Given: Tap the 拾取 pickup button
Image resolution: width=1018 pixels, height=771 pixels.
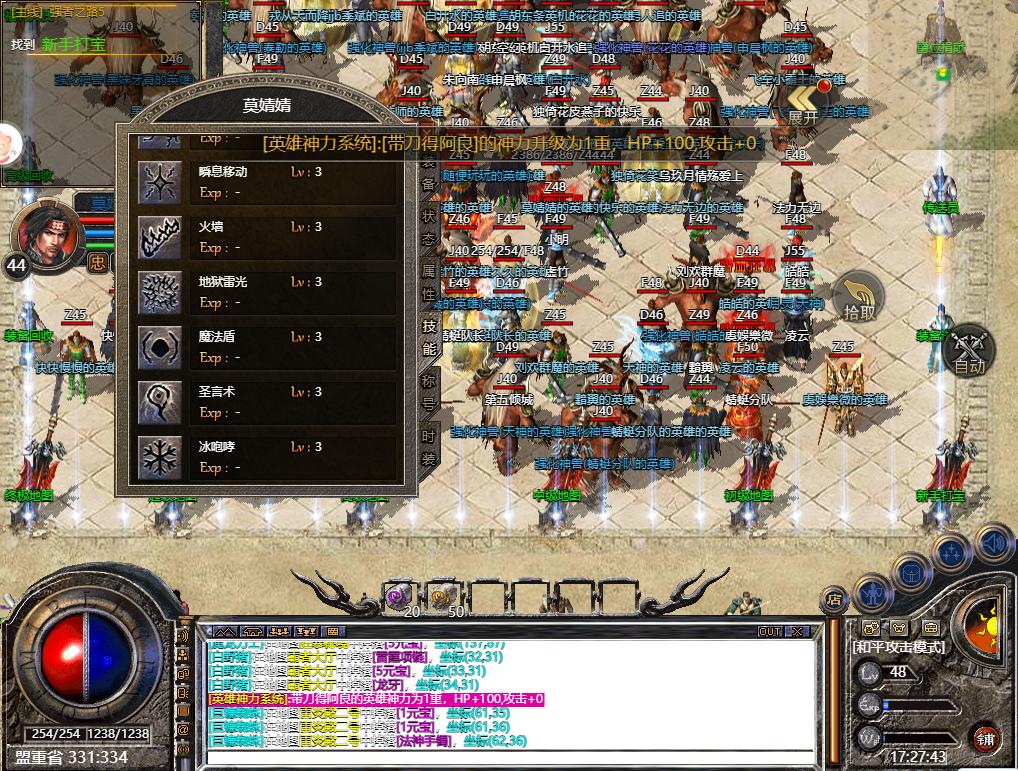Looking at the screenshot, I should 859,297.
